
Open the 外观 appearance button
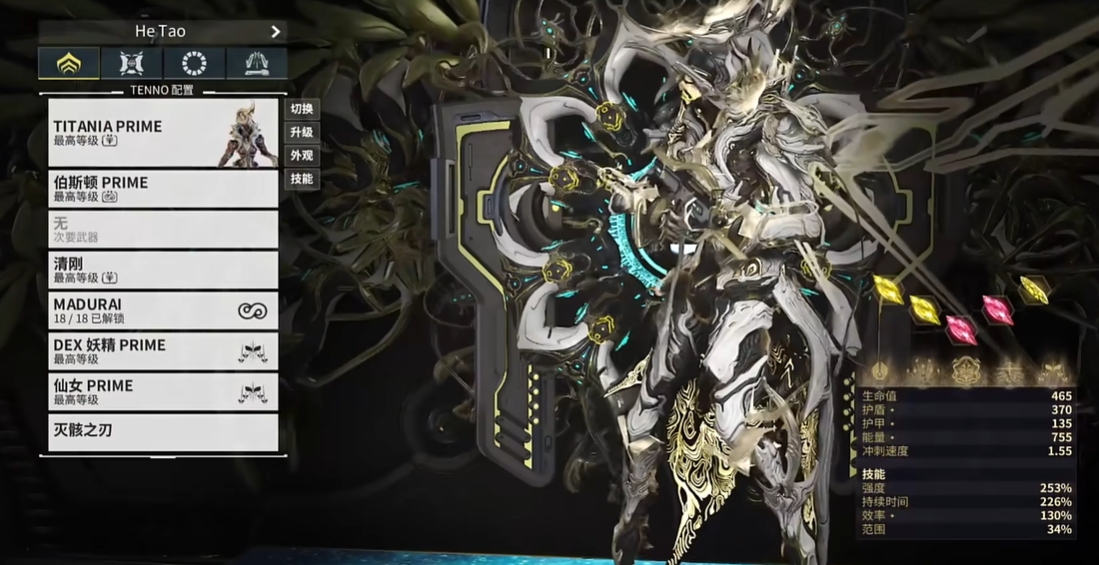[x=301, y=156]
